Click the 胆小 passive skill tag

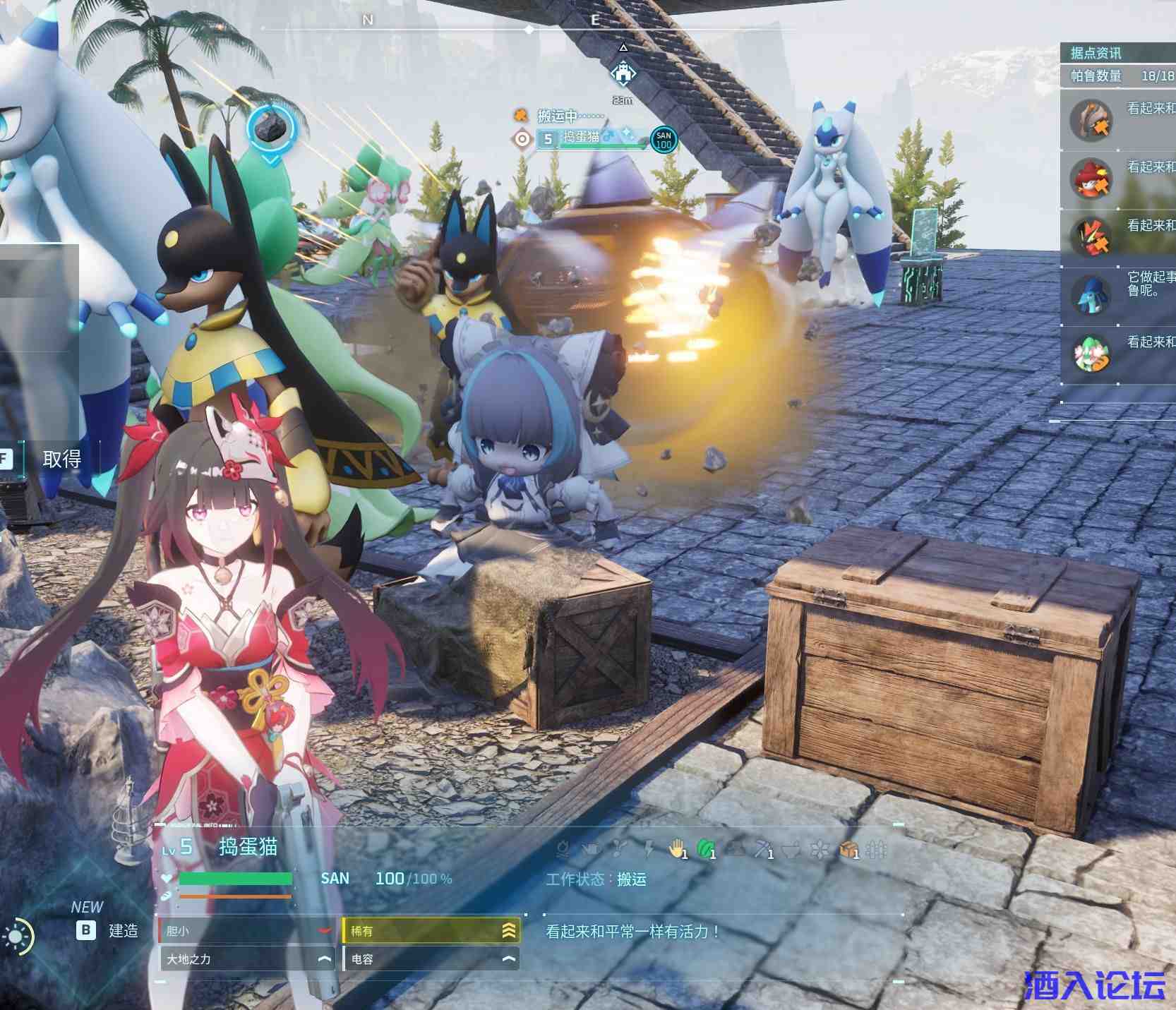pyautogui.click(x=246, y=931)
